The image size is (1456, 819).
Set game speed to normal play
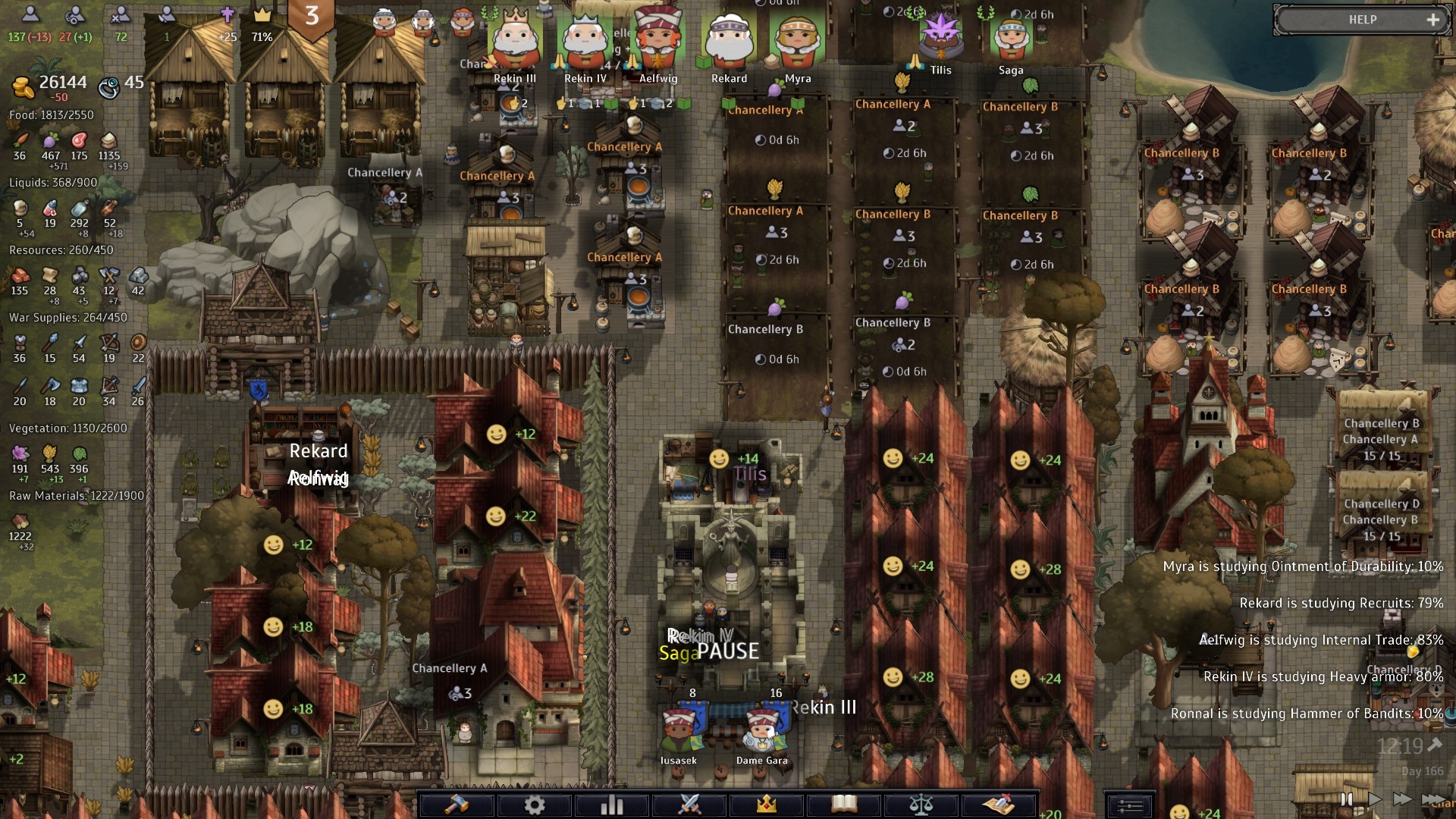1374,799
